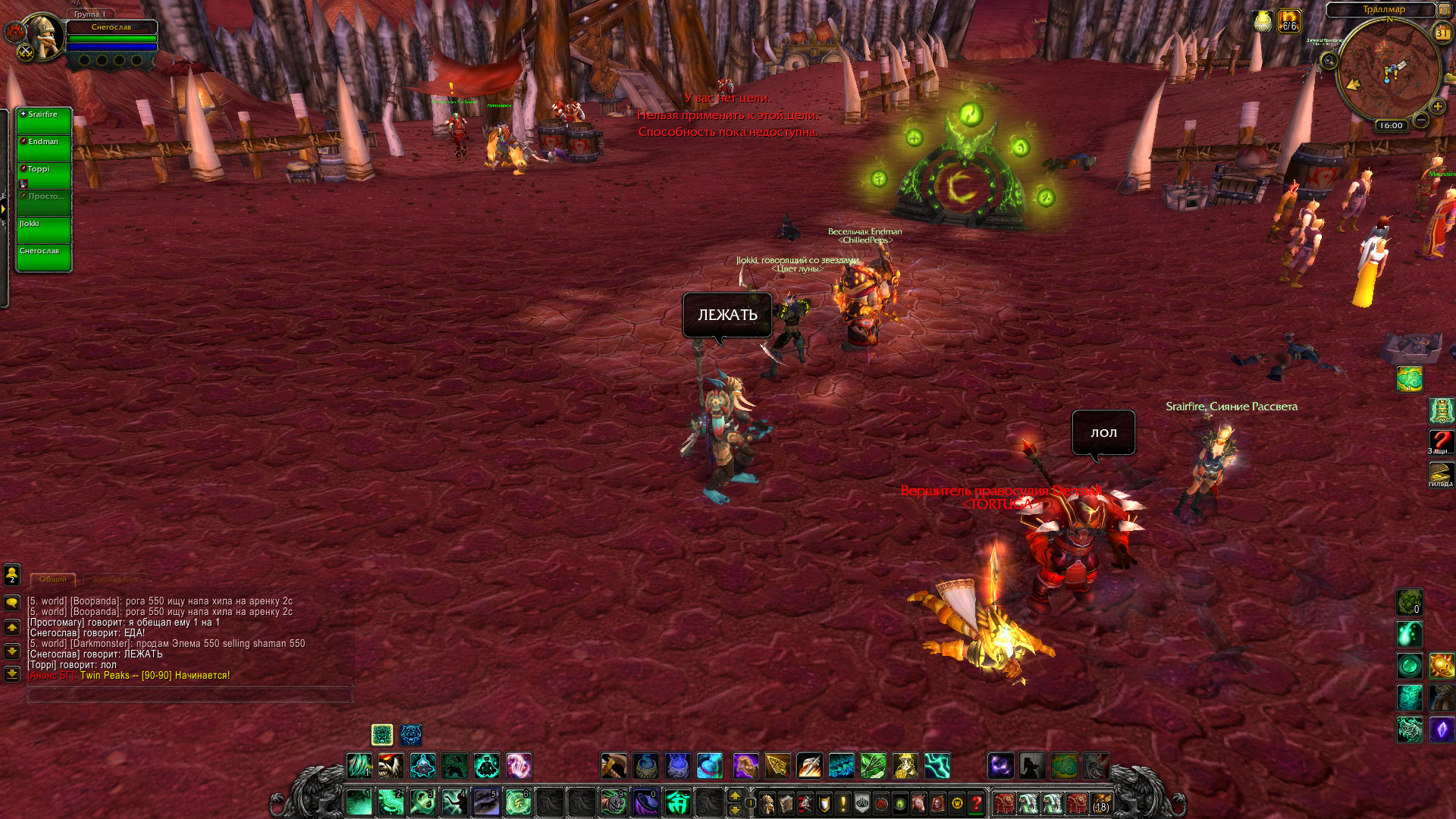1456x819 pixels.
Task: Zoom out the minimap with minus button
Action: (1422, 120)
